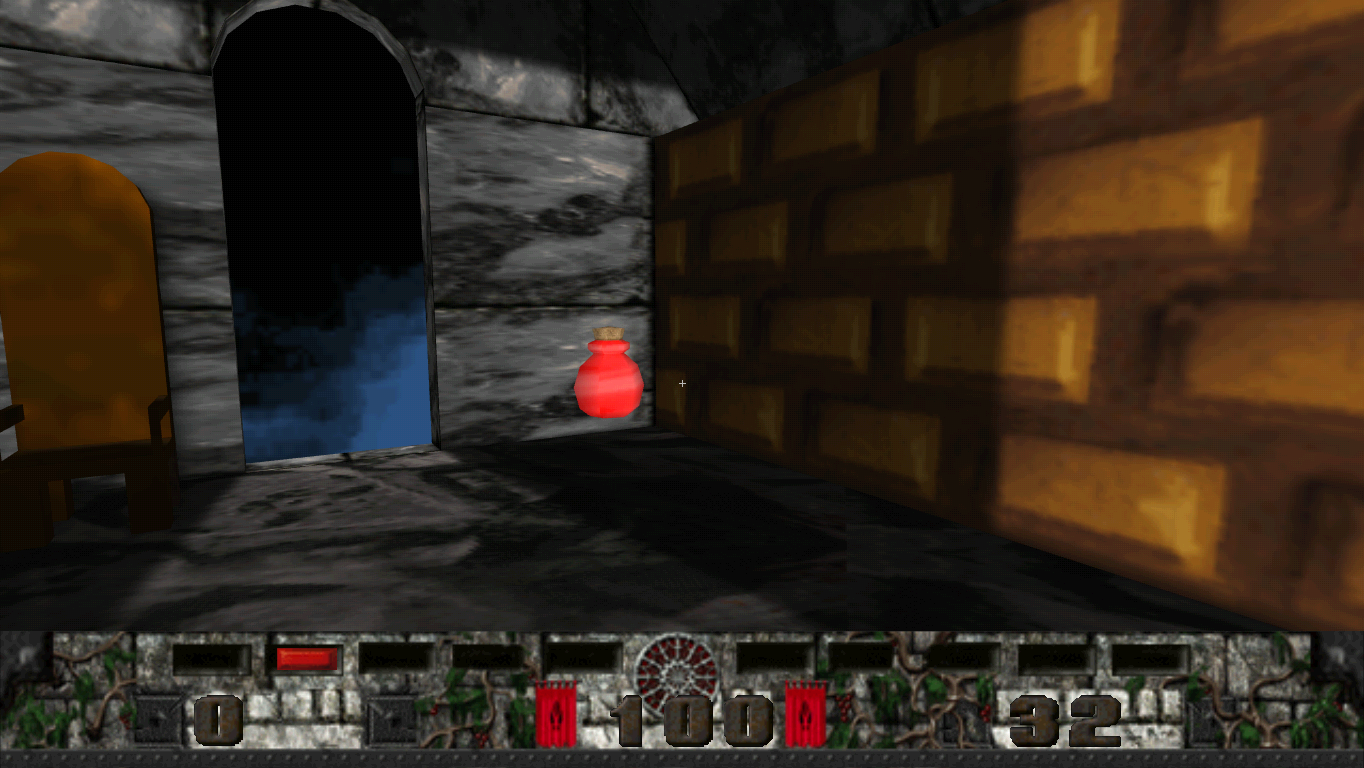The height and width of the screenshot is (768, 1364).
Task: Pick up the red health potion by the wall
Action: point(608,380)
